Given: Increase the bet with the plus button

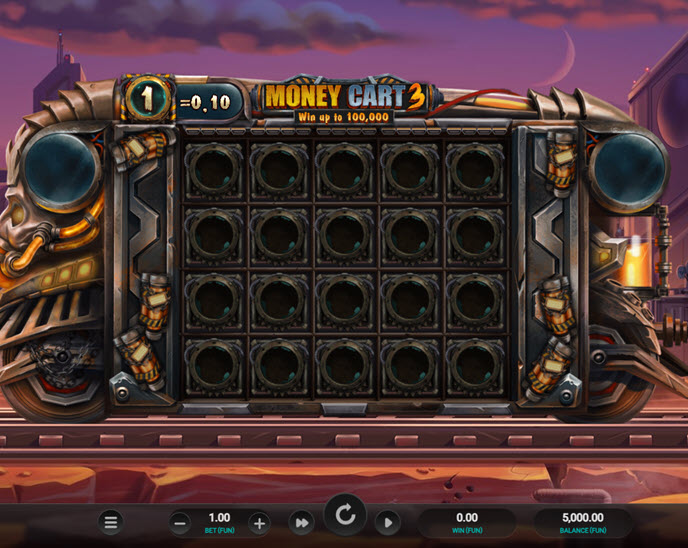Looking at the screenshot, I should tap(258, 522).
